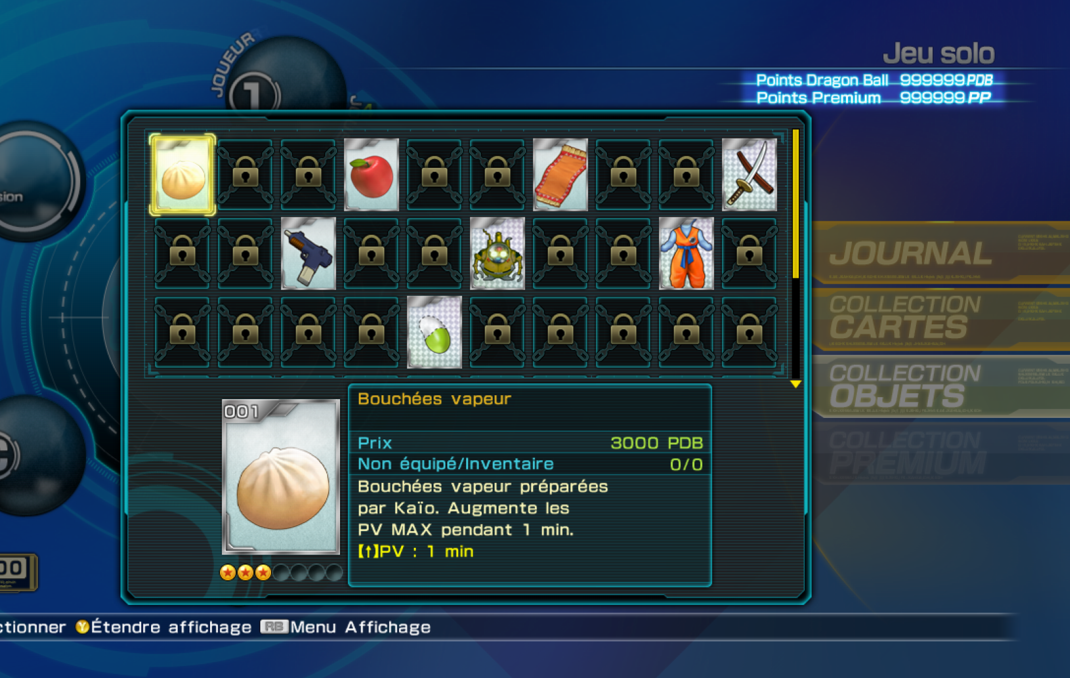Click the scroll-down arrow below the grid

(x=796, y=384)
